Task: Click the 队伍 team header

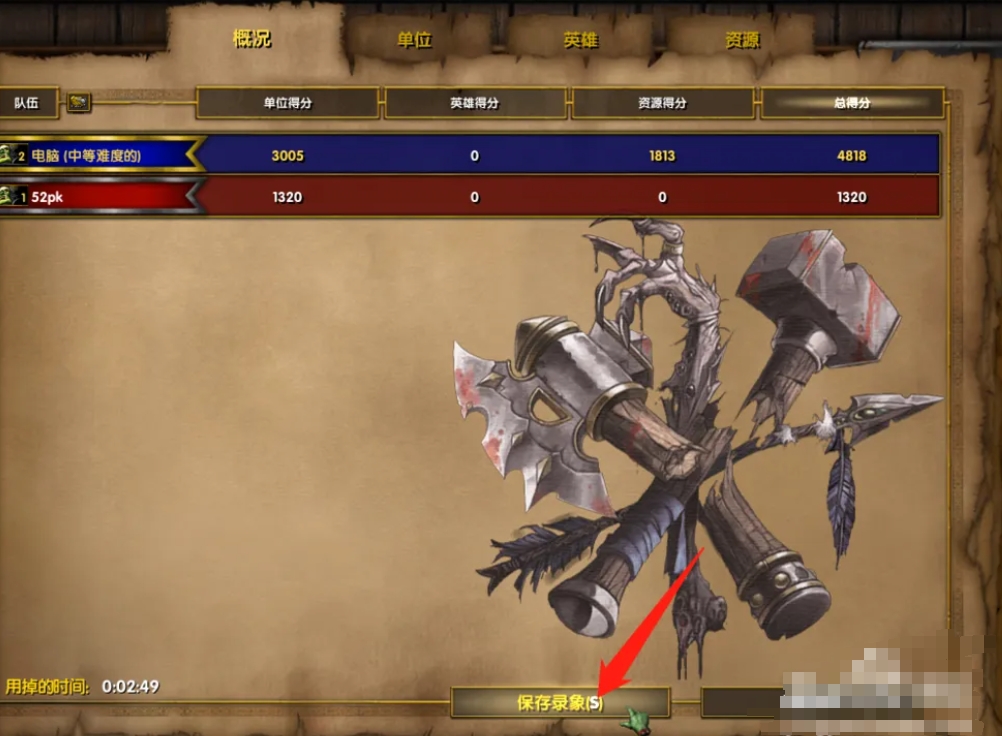Action: point(27,102)
